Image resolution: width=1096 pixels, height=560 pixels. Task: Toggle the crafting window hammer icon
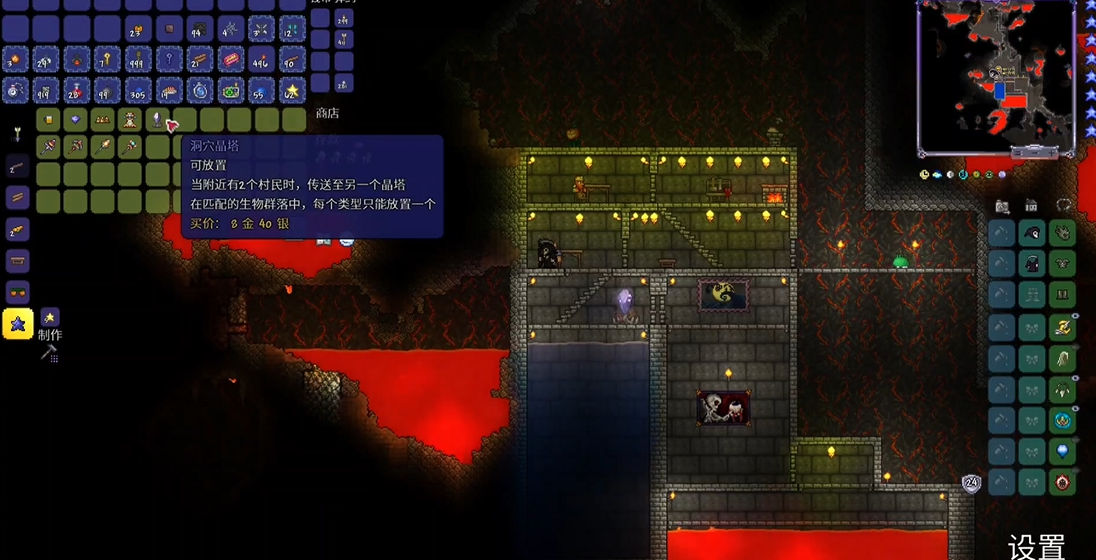(x=47, y=352)
